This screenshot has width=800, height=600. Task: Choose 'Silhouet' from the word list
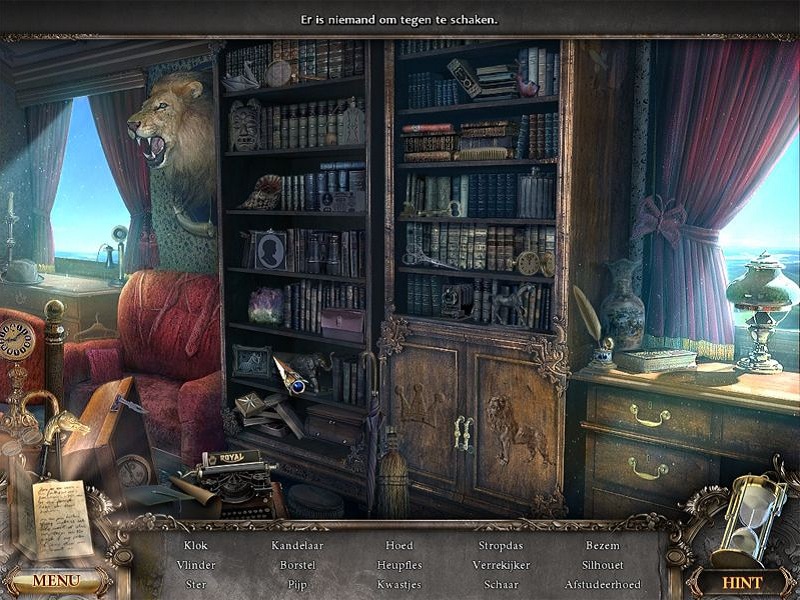(x=603, y=565)
